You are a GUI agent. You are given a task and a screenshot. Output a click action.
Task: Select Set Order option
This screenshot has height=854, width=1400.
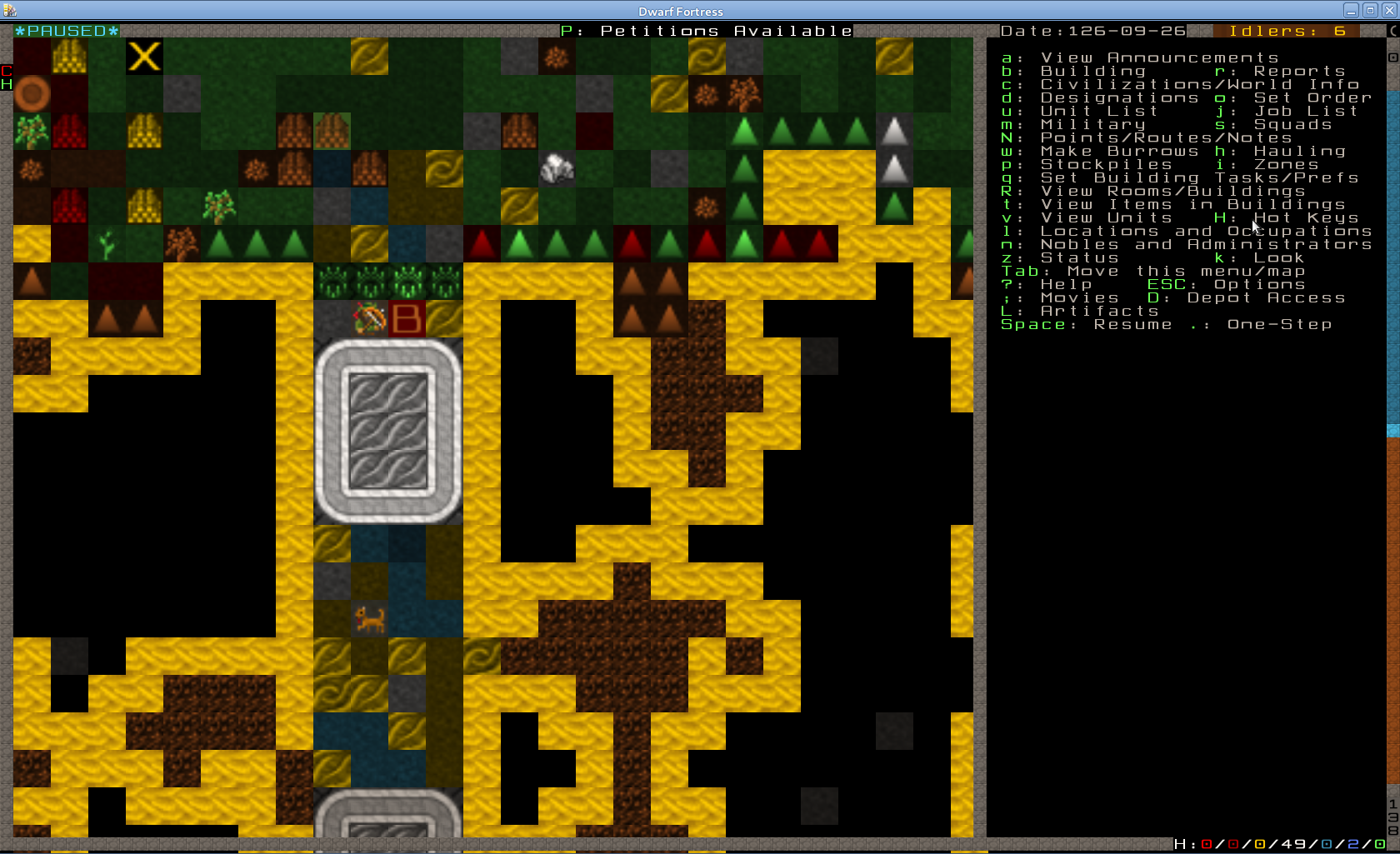[1312, 97]
